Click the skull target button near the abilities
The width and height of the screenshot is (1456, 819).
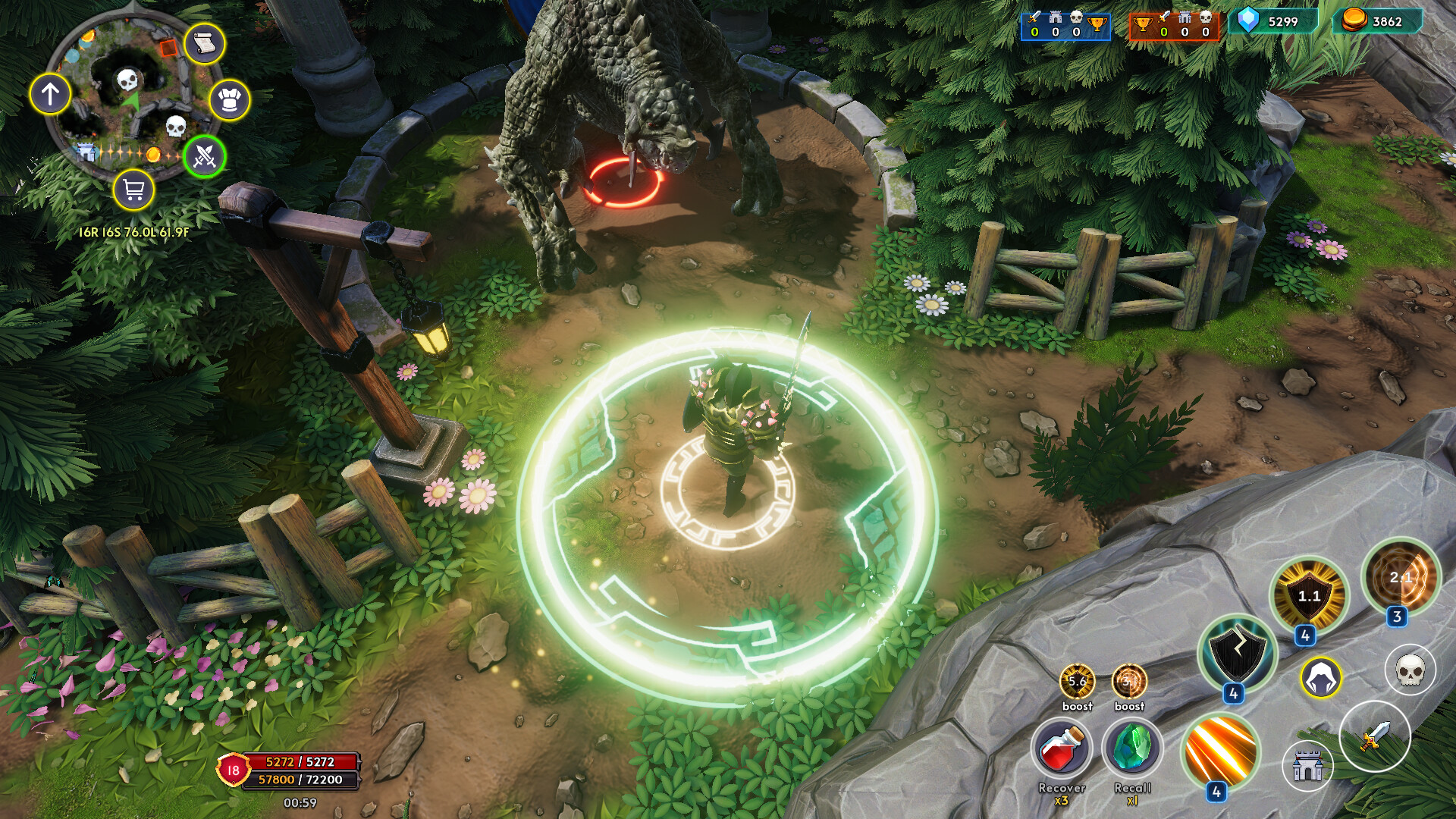click(1410, 670)
